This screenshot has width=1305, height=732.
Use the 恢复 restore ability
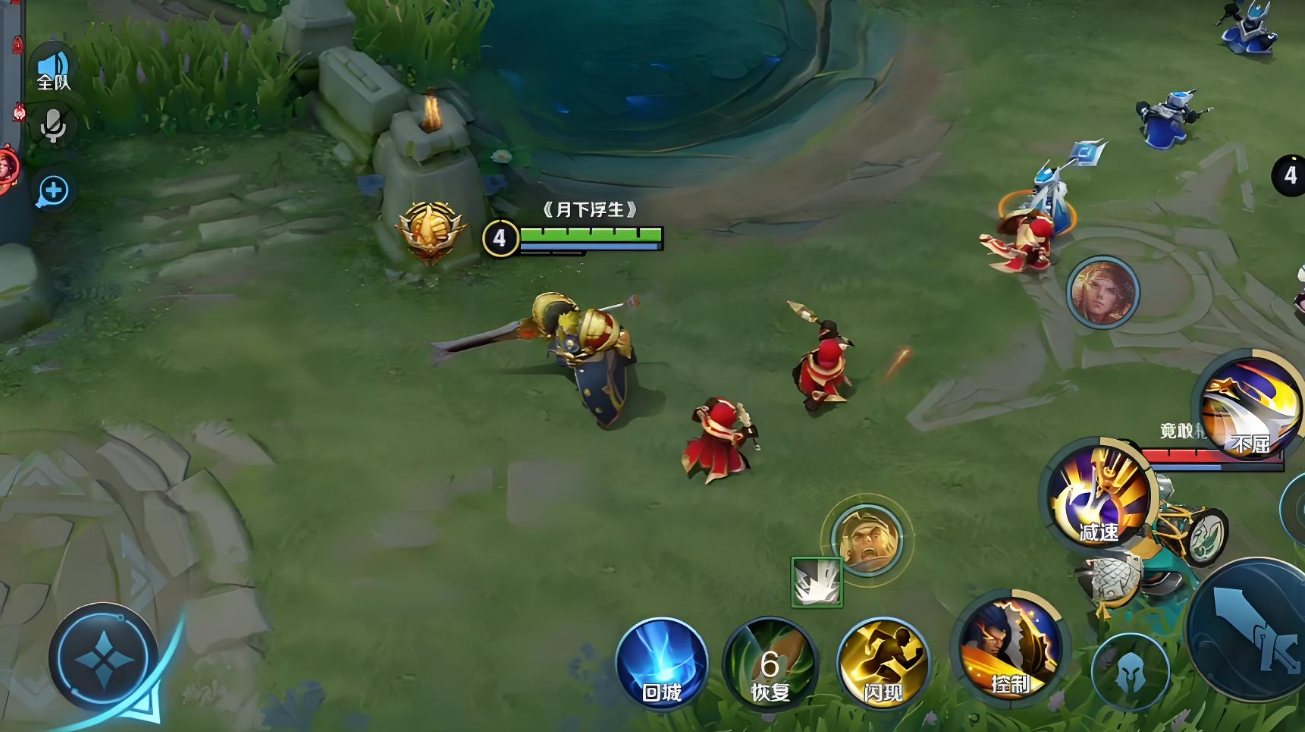[770, 664]
